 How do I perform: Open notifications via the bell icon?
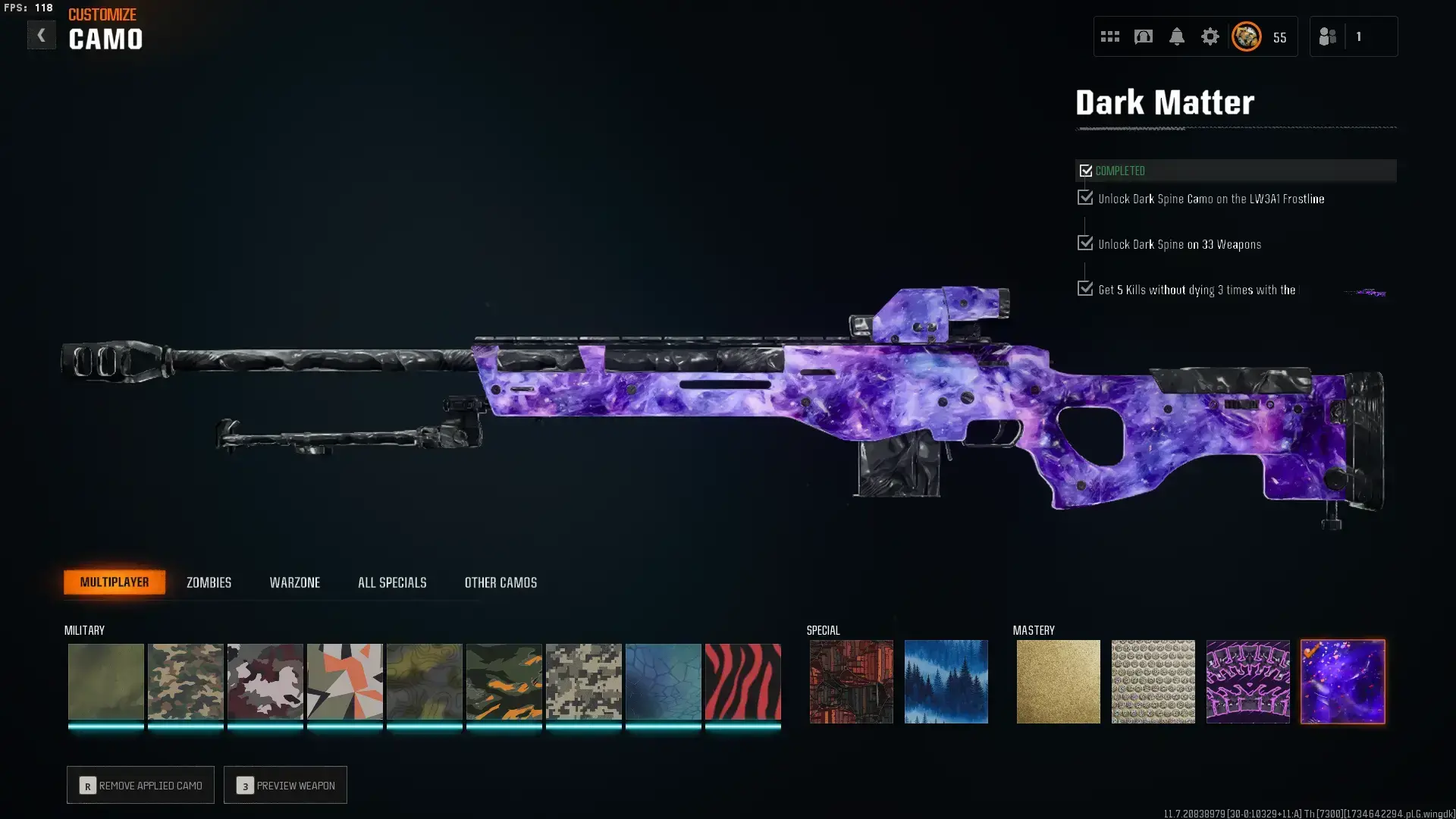click(1176, 36)
